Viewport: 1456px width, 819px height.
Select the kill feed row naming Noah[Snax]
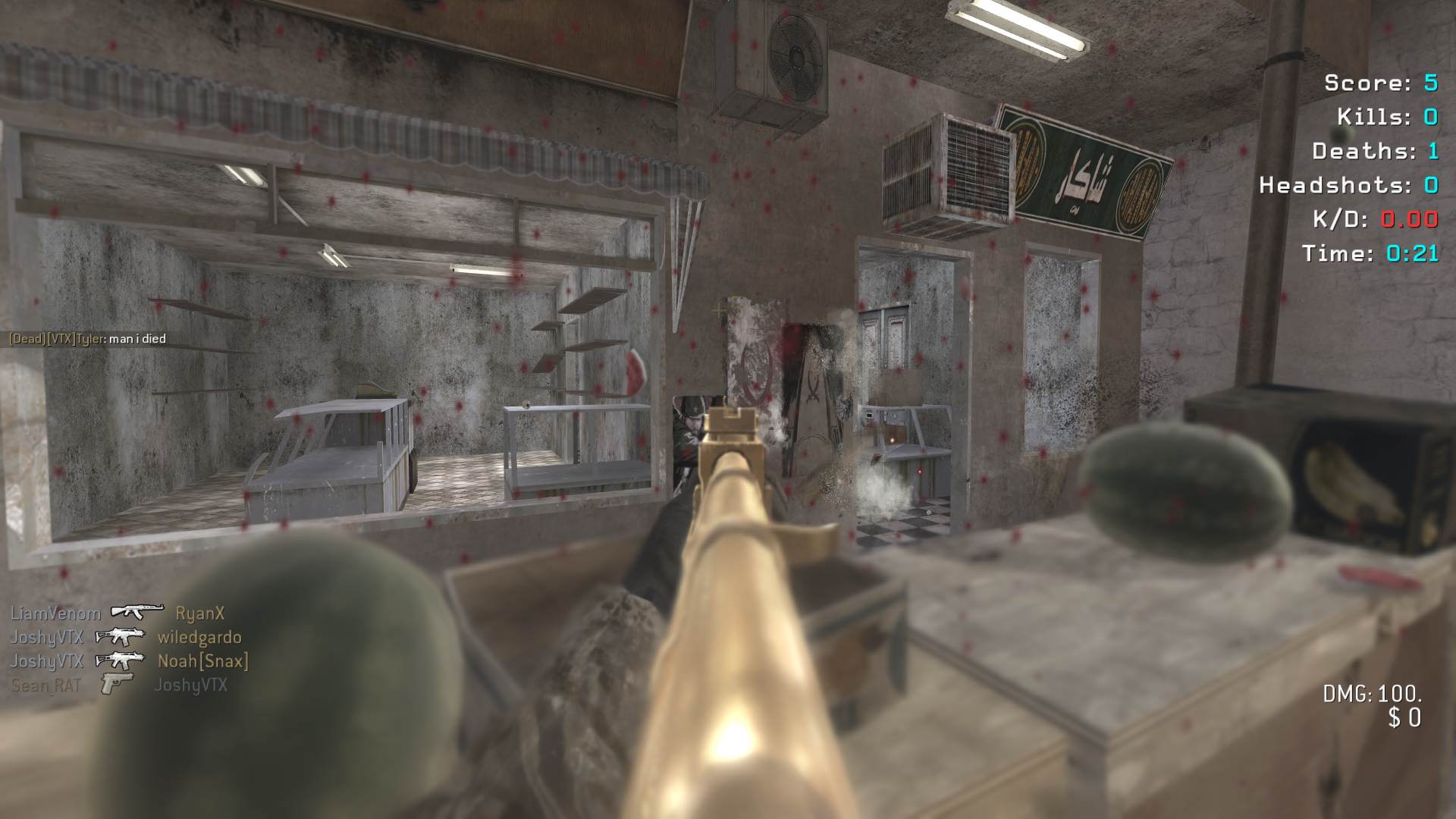(129, 661)
